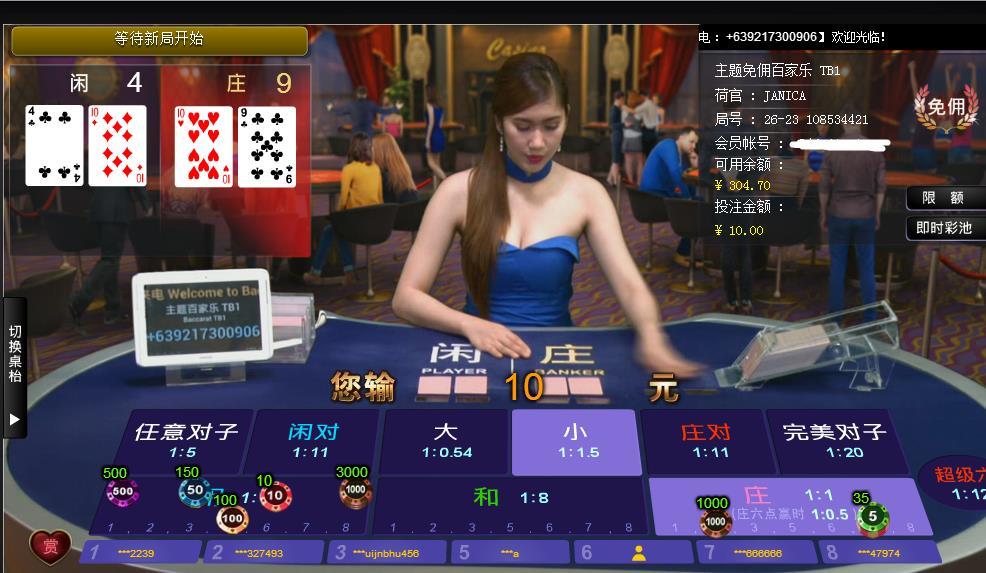The height and width of the screenshot is (573, 986).
Task: Select the 完美对子 (perfect pair) bet
Action: 834,440
